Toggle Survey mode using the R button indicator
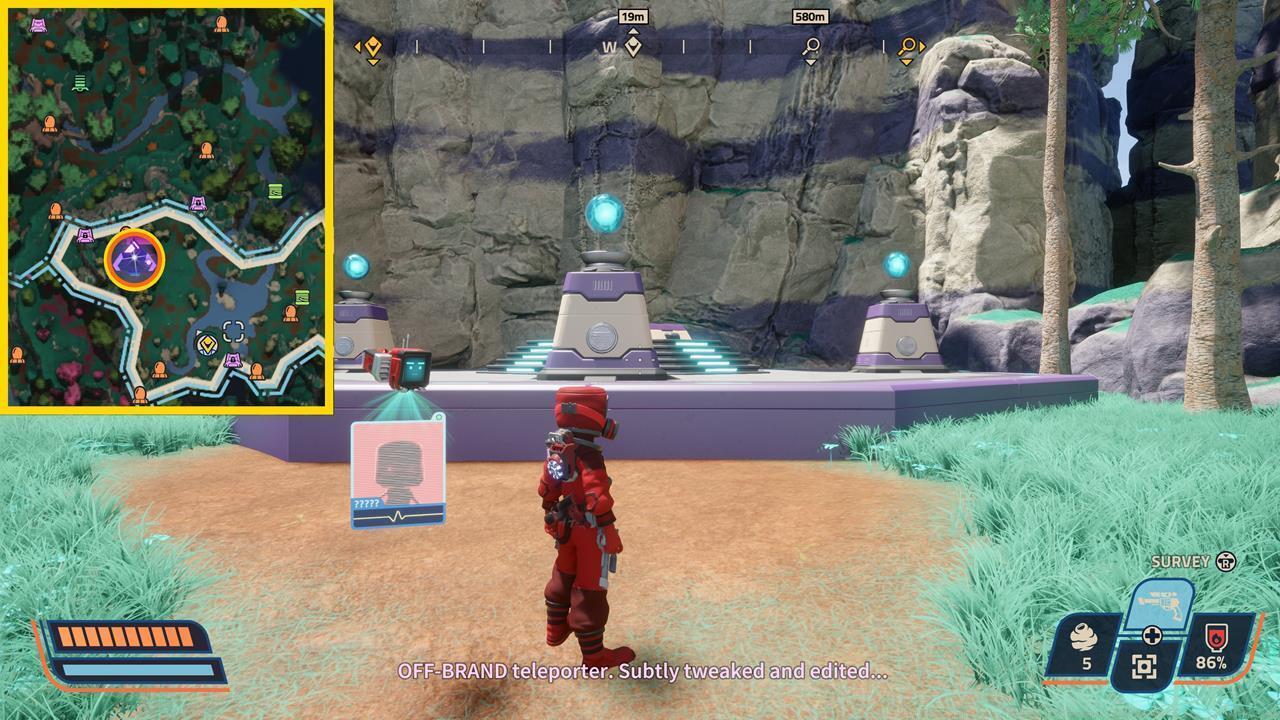Image resolution: width=1280 pixels, height=720 pixels. (1224, 564)
